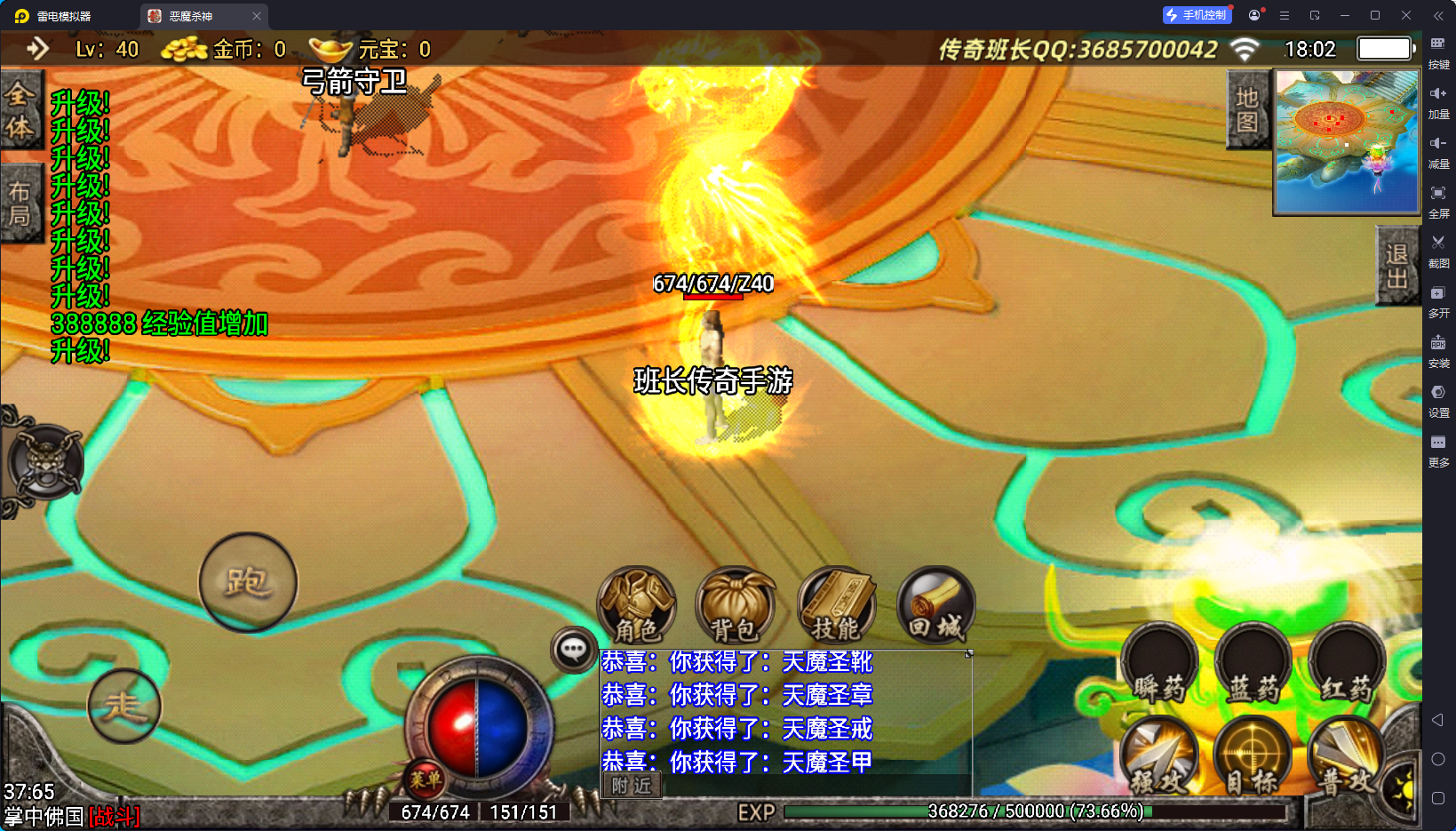Tap the 退出 exit button
The image size is (1456, 831).
1396,266
